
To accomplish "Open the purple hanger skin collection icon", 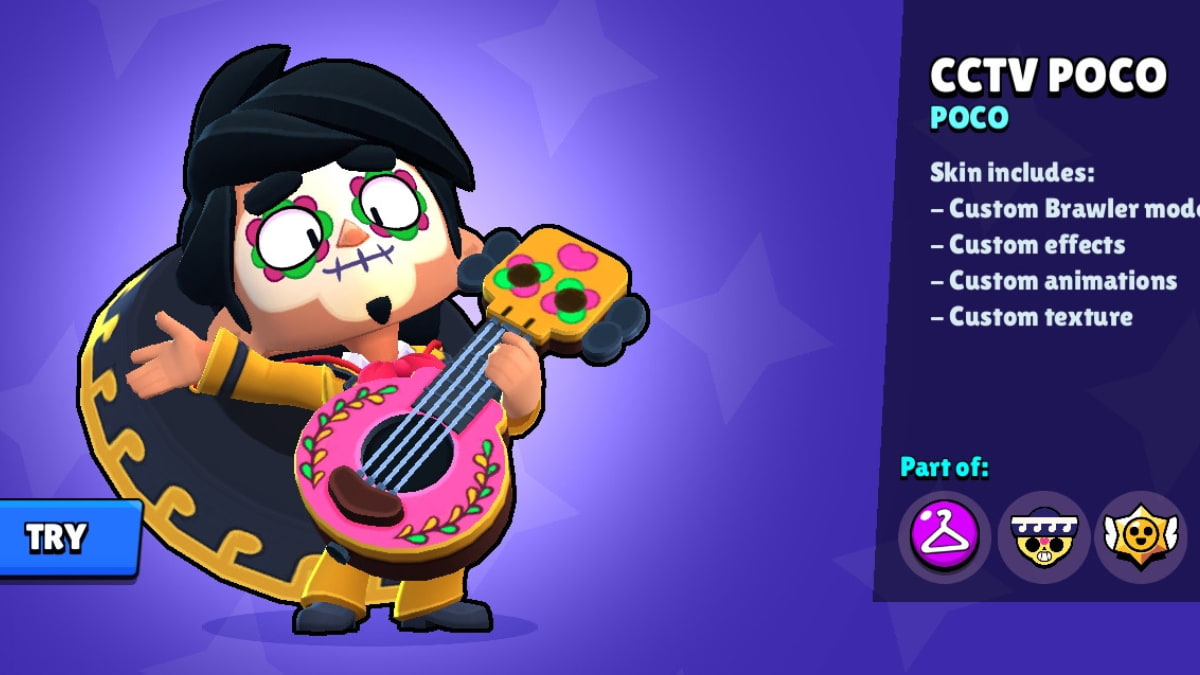I will (x=944, y=537).
